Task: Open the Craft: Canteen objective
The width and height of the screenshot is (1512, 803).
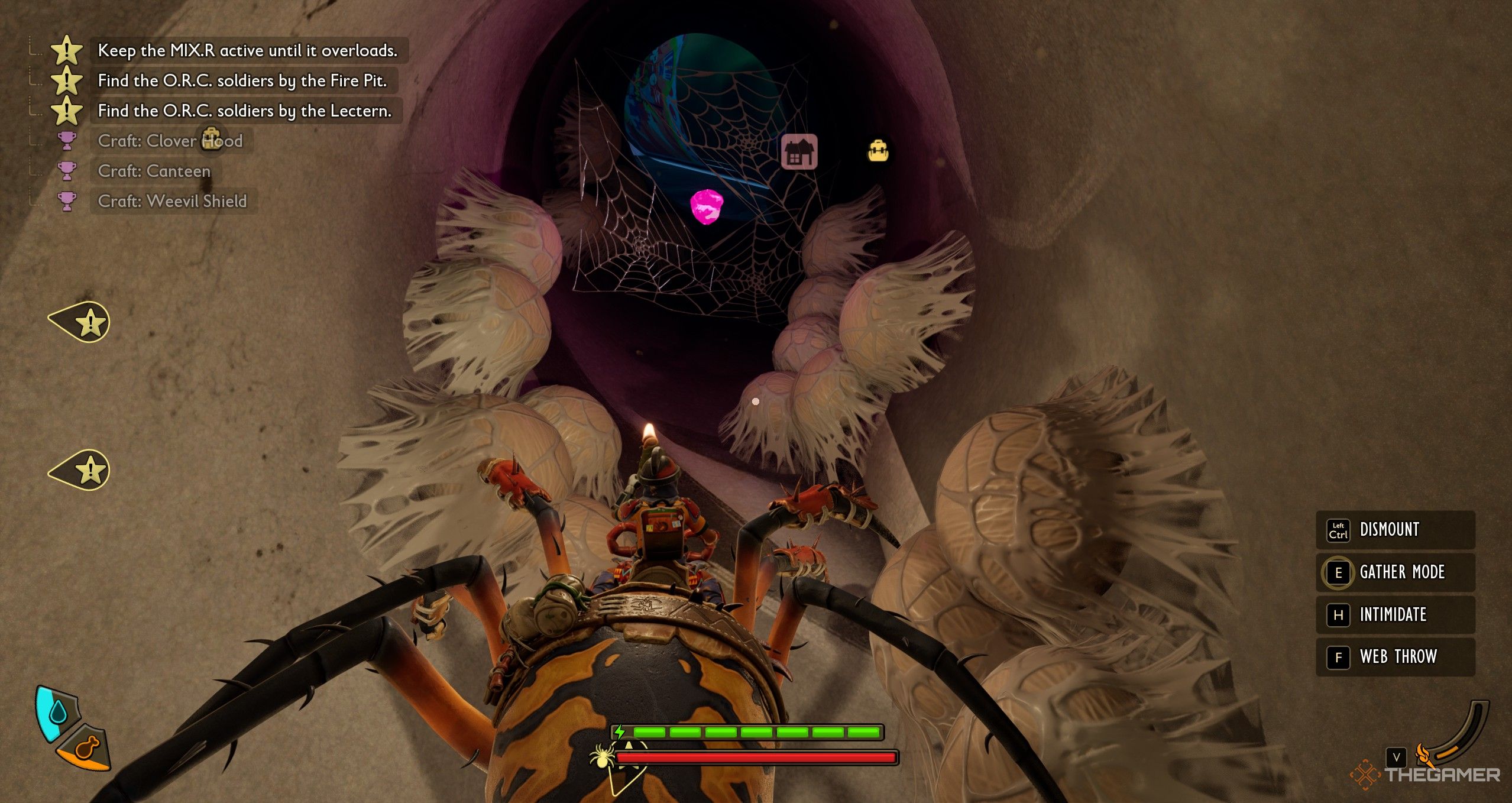Action: (154, 171)
